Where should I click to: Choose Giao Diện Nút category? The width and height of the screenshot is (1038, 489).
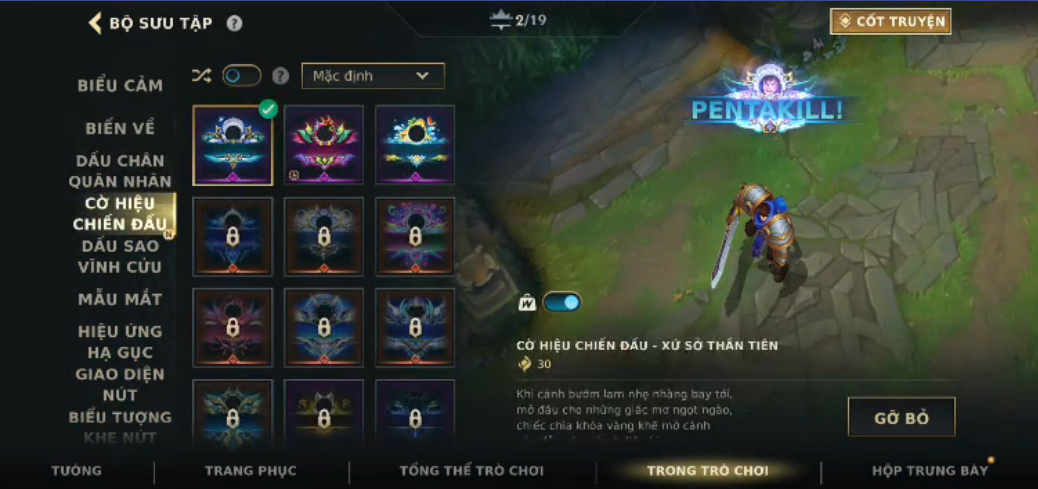coord(120,385)
